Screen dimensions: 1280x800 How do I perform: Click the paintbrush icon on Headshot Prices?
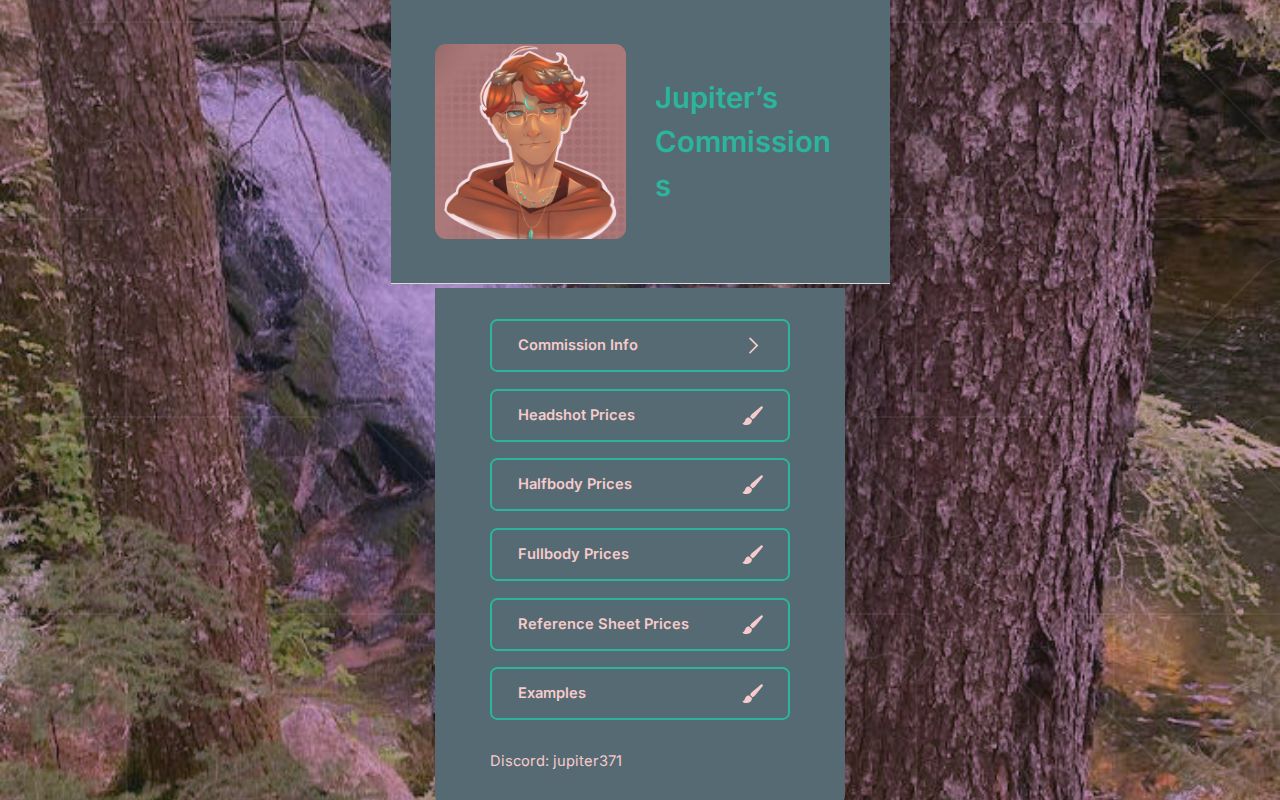(x=753, y=415)
